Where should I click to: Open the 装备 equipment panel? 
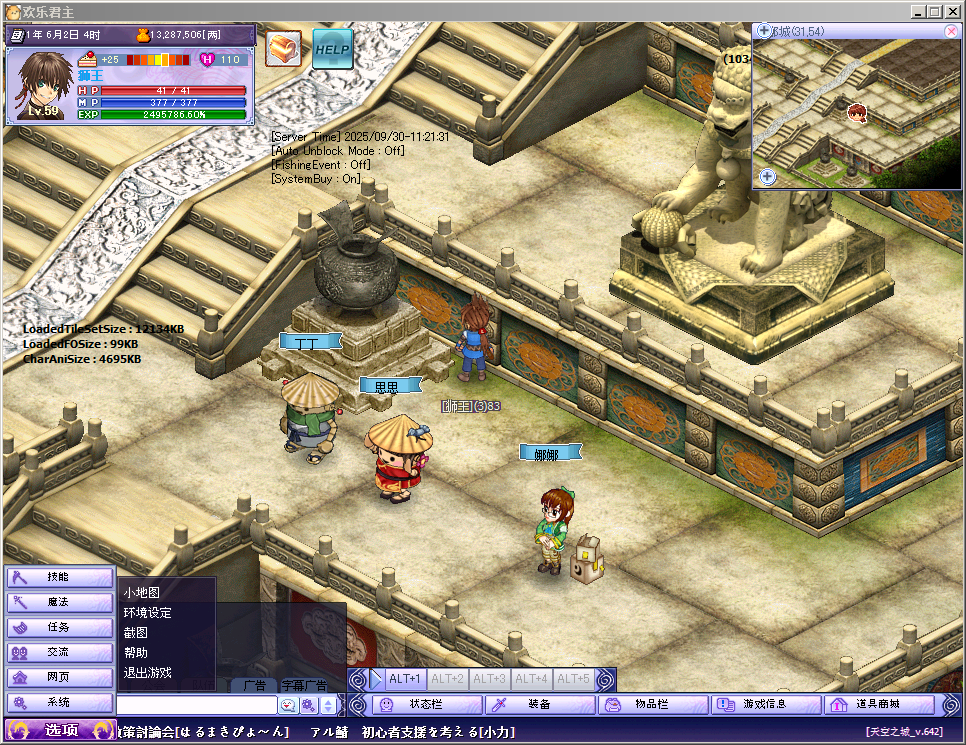[540, 704]
